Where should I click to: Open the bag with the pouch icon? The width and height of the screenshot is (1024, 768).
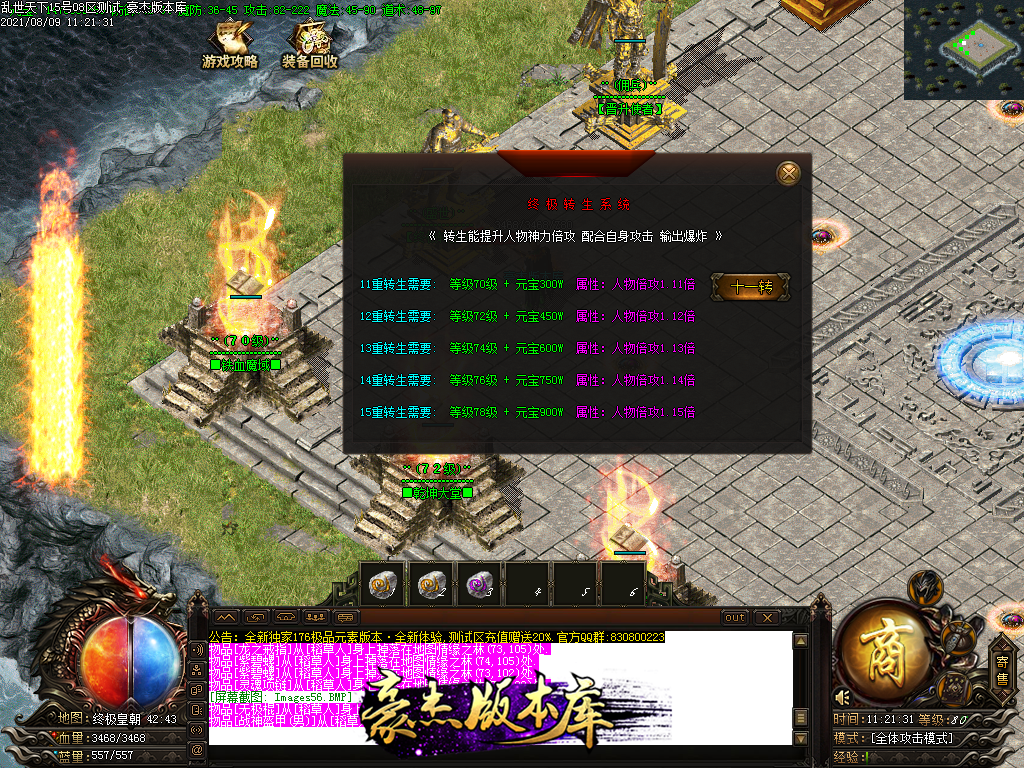point(957,638)
